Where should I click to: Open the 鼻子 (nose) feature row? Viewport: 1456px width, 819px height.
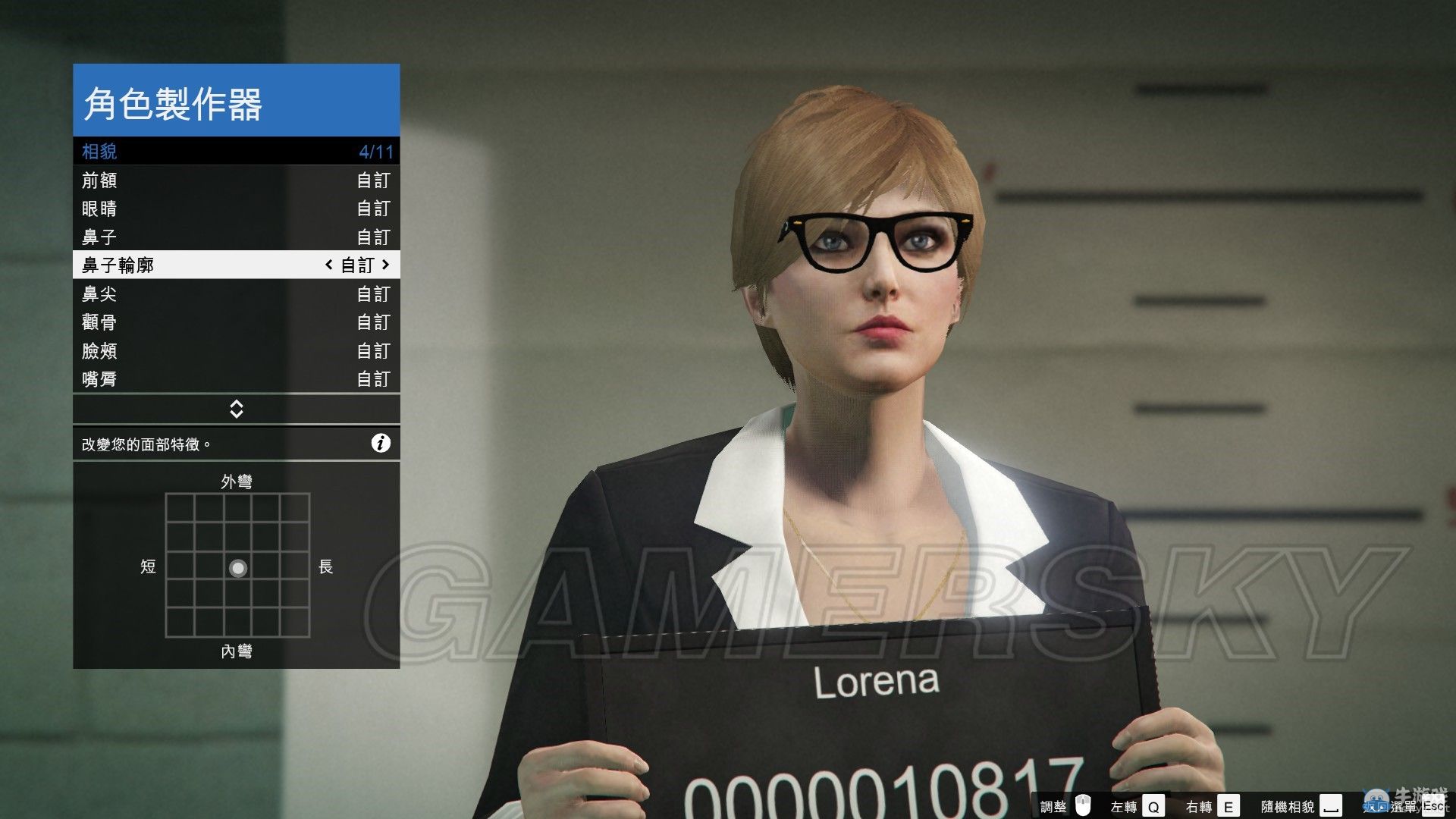[236, 237]
